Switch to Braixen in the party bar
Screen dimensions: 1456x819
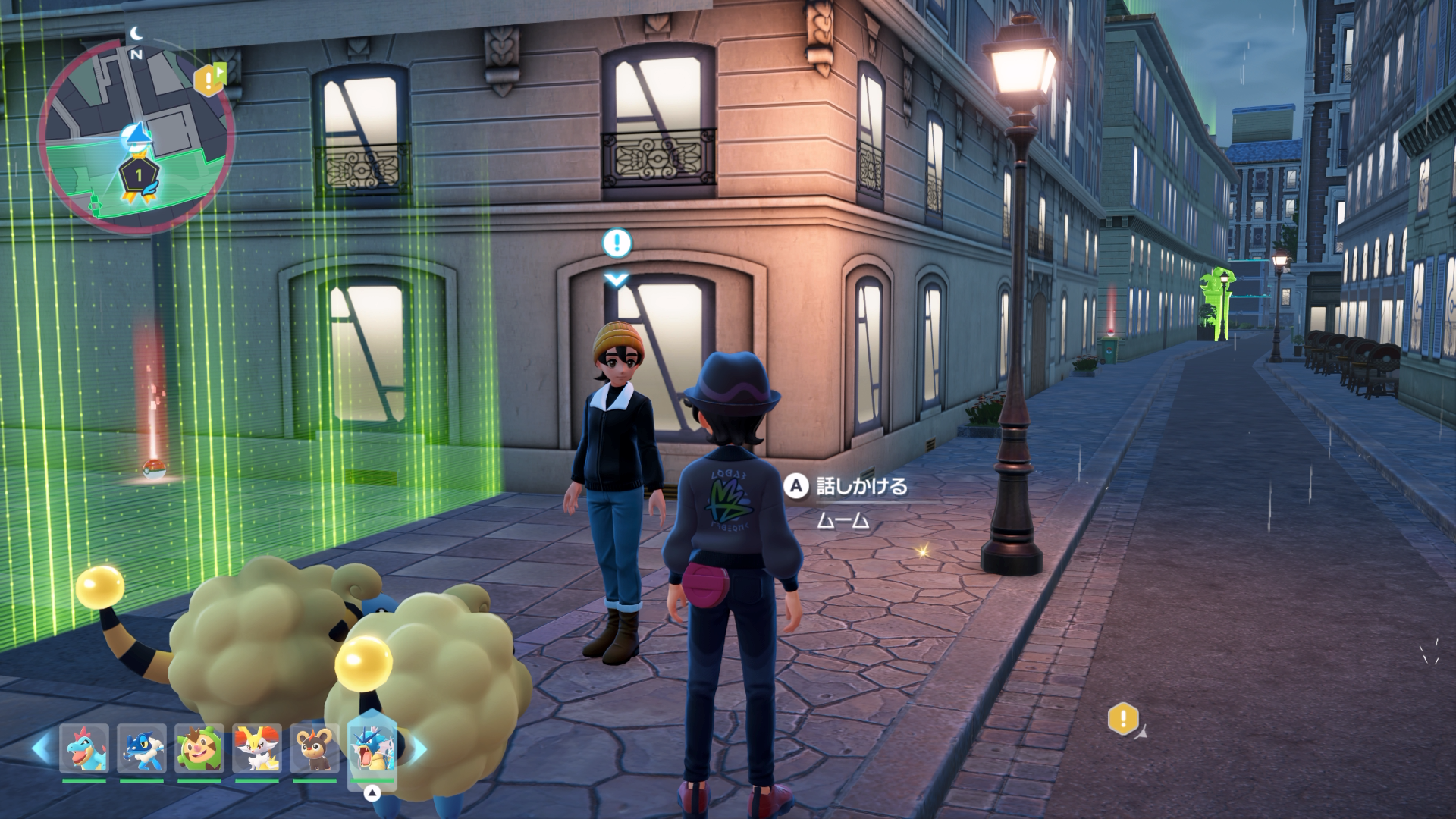(x=257, y=748)
